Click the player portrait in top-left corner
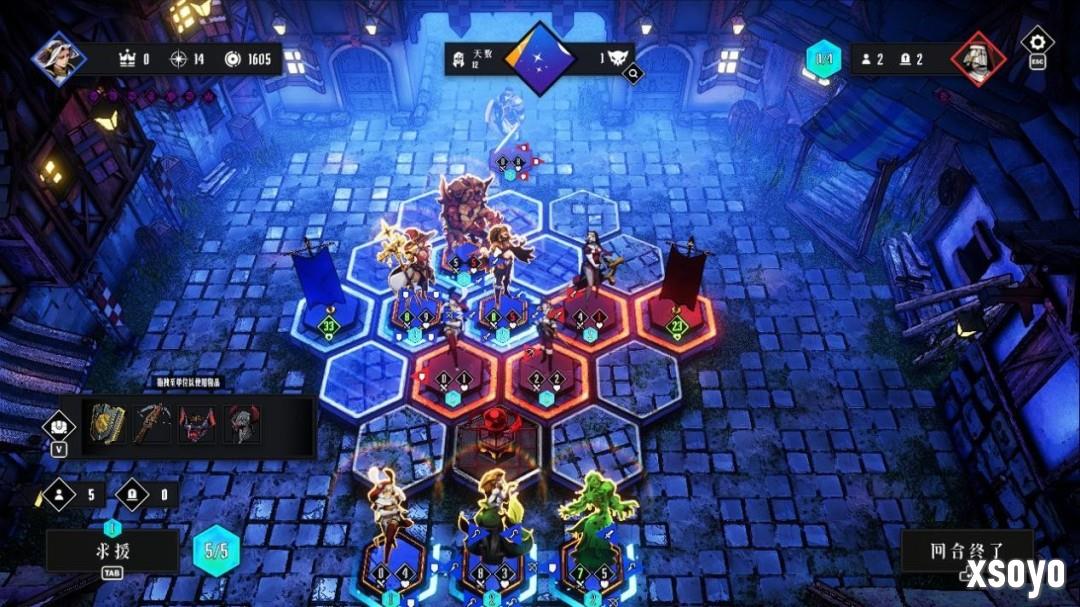This screenshot has height=607, width=1080. pyautogui.click(x=58, y=57)
